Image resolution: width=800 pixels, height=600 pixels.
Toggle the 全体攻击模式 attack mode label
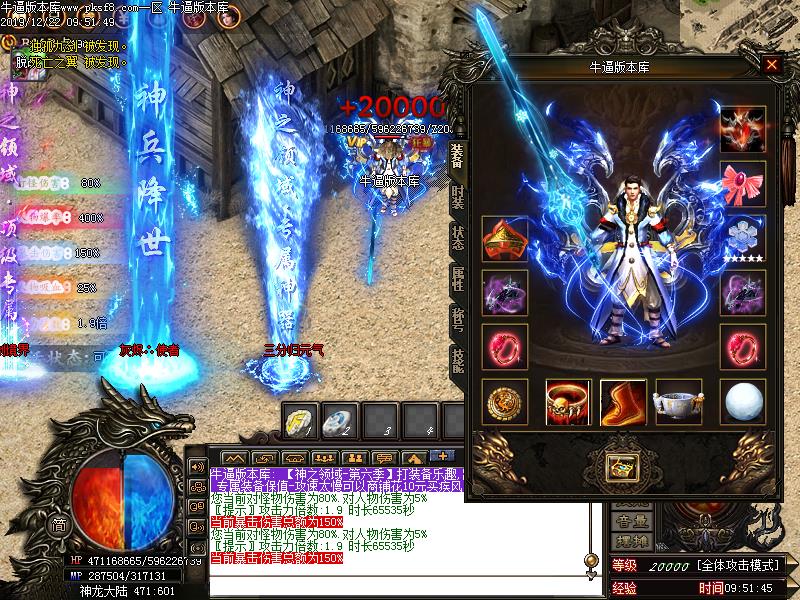(740, 566)
